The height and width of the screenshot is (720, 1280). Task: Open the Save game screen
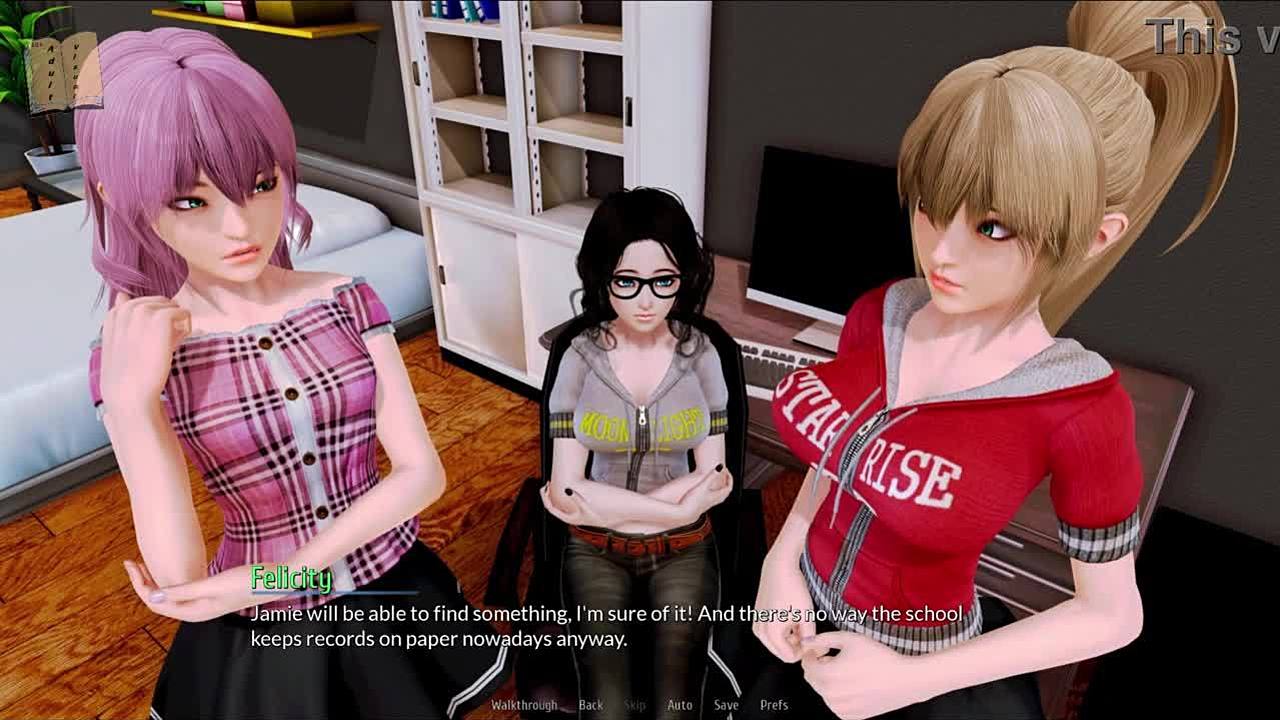point(726,705)
